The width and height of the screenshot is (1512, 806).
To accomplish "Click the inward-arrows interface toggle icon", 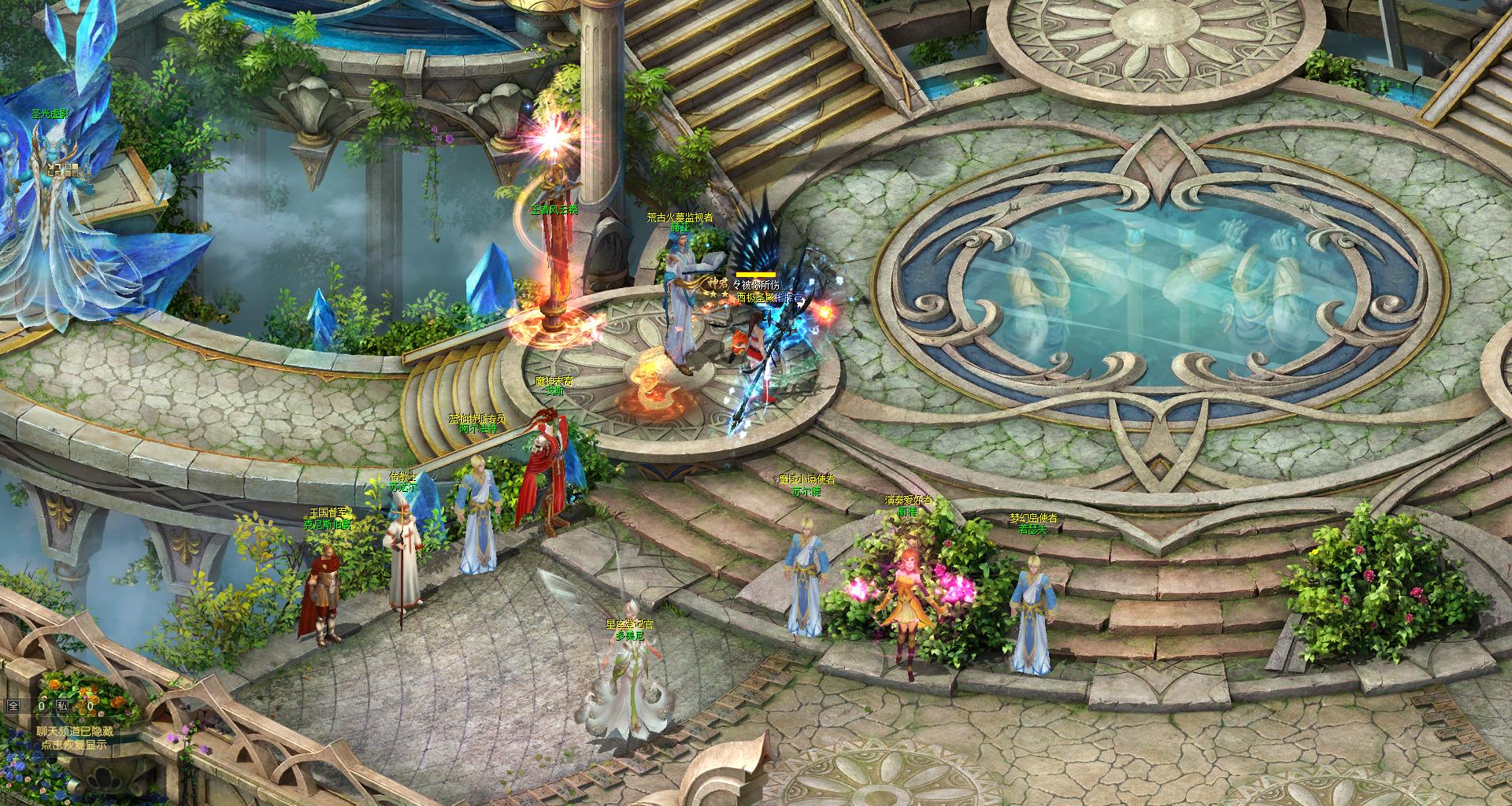I will (x=54, y=169).
